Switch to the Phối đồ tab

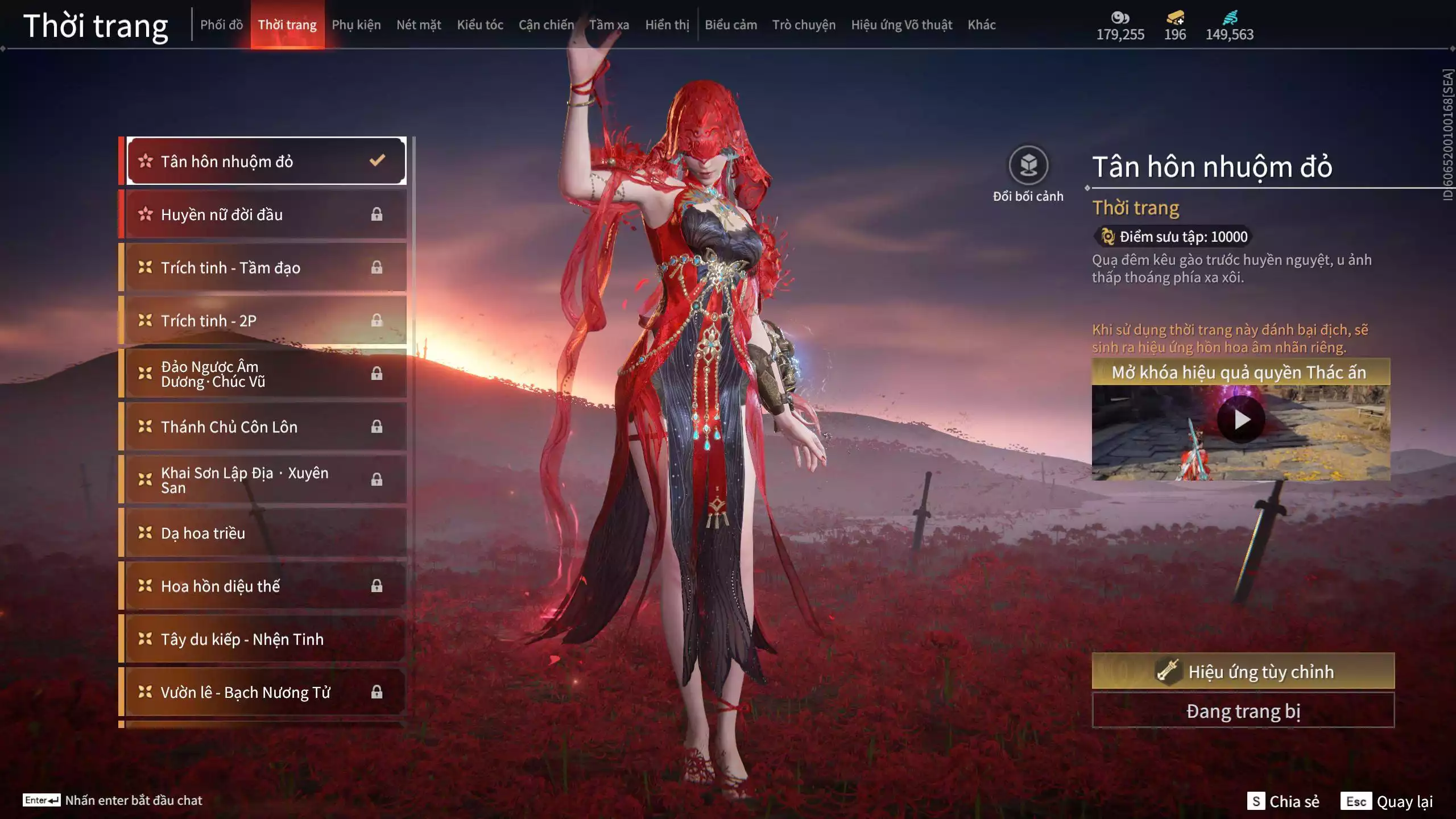221,25
